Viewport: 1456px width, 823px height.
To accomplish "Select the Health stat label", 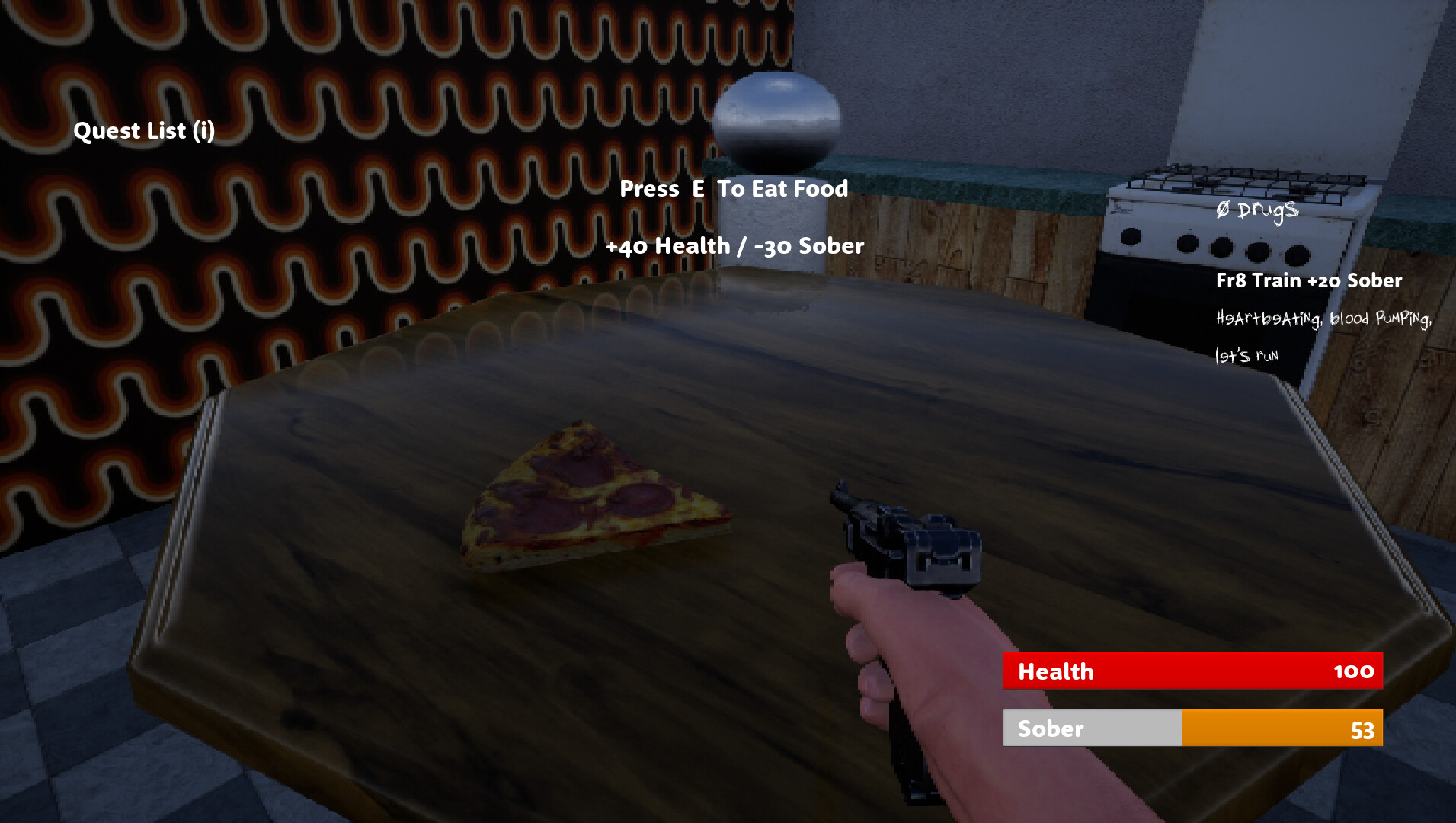I will [1057, 671].
